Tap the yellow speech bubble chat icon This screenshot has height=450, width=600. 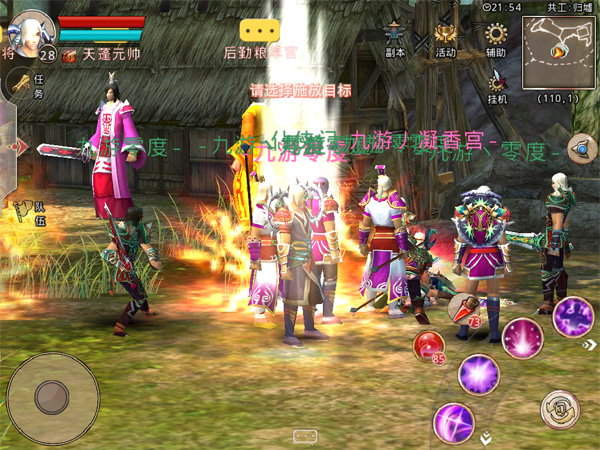[260, 30]
